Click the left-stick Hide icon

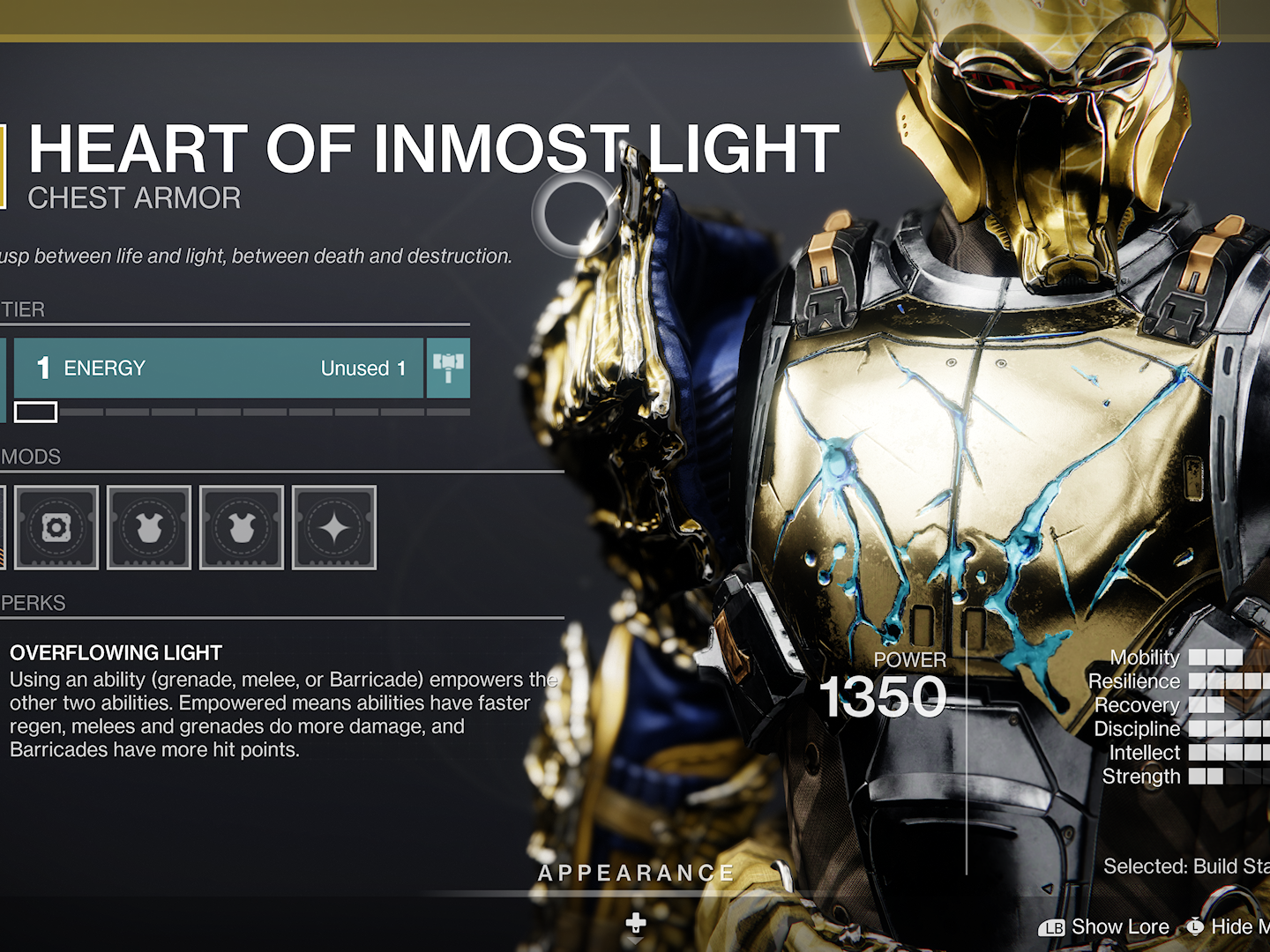(1196, 926)
